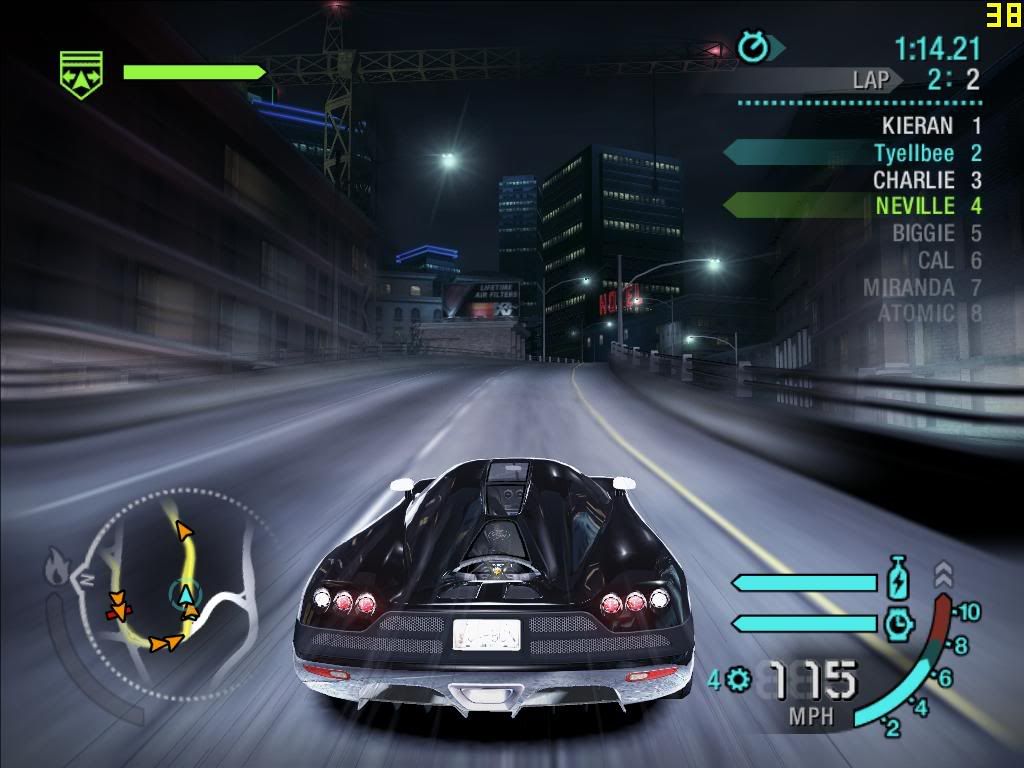Click the heat flame icon by minimap

tap(56, 570)
